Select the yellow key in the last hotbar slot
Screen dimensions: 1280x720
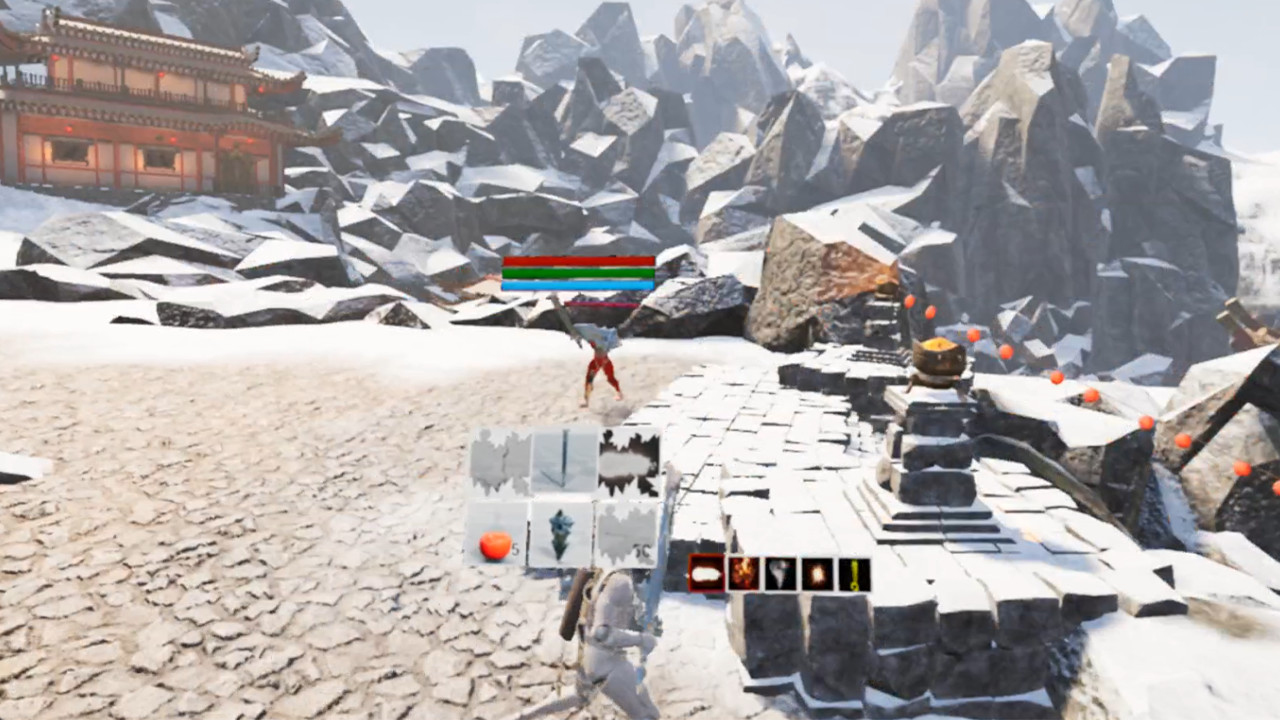pyautogui.click(x=855, y=572)
